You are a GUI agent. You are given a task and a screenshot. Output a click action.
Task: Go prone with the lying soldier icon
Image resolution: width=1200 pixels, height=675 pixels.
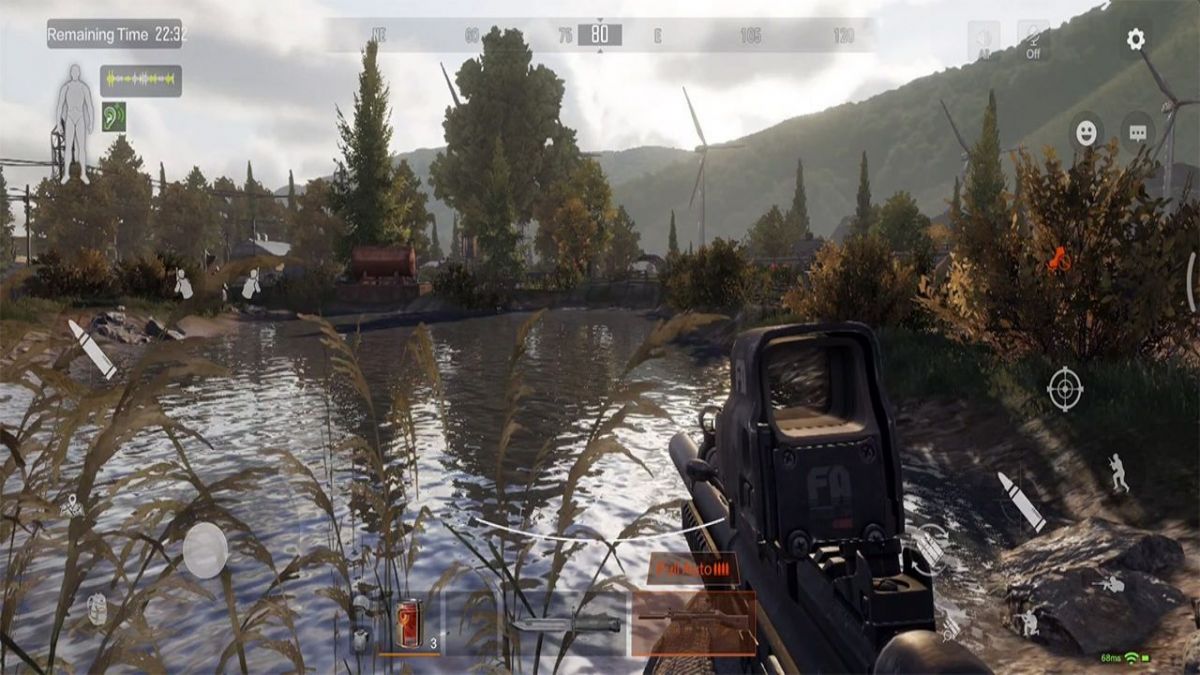tap(1108, 583)
